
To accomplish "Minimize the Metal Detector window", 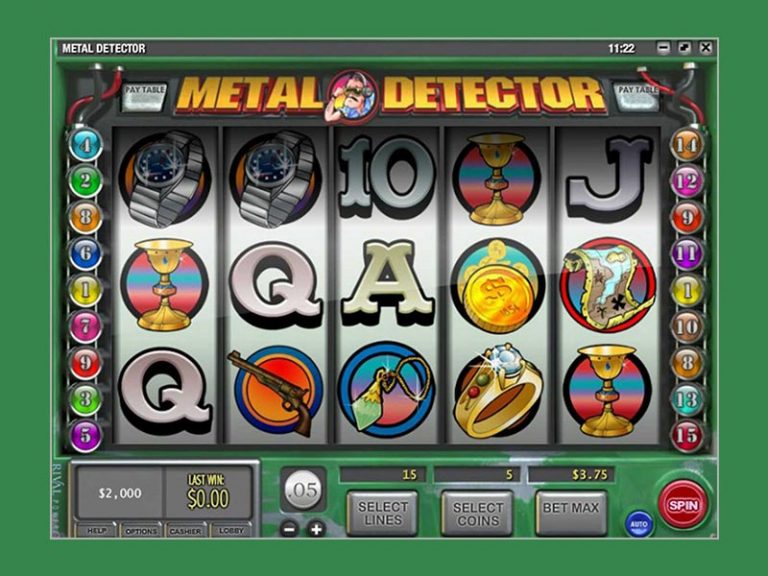I will pos(663,48).
